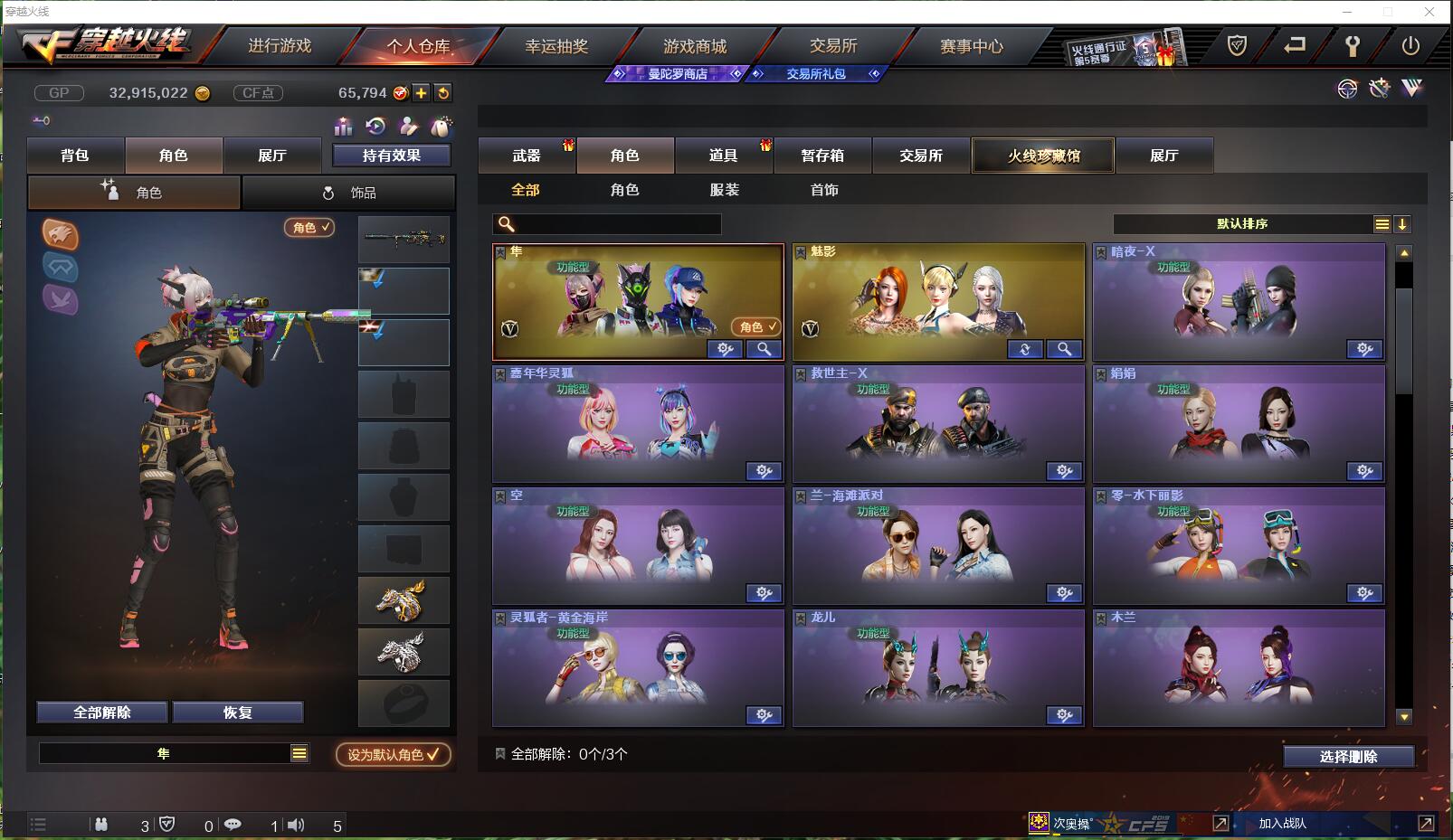Toggle the swap icon on the 魅影 card
This screenshot has height=840, width=1453.
[1023, 349]
